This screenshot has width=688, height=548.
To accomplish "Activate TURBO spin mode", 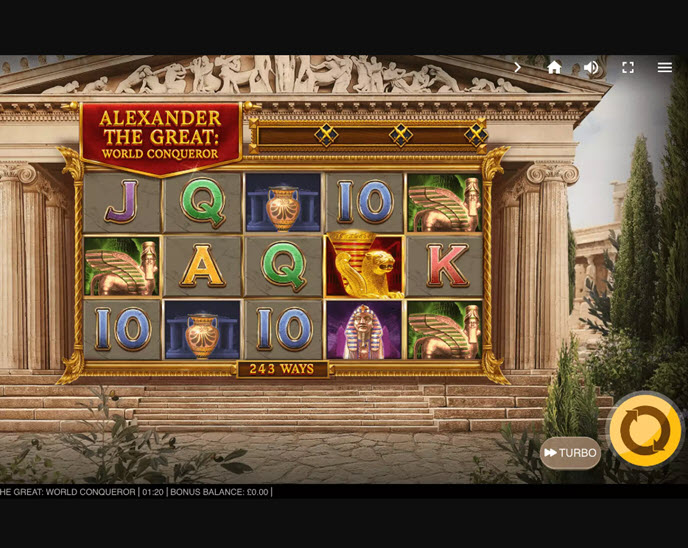I will pyautogui.click(x=570, y=453).
